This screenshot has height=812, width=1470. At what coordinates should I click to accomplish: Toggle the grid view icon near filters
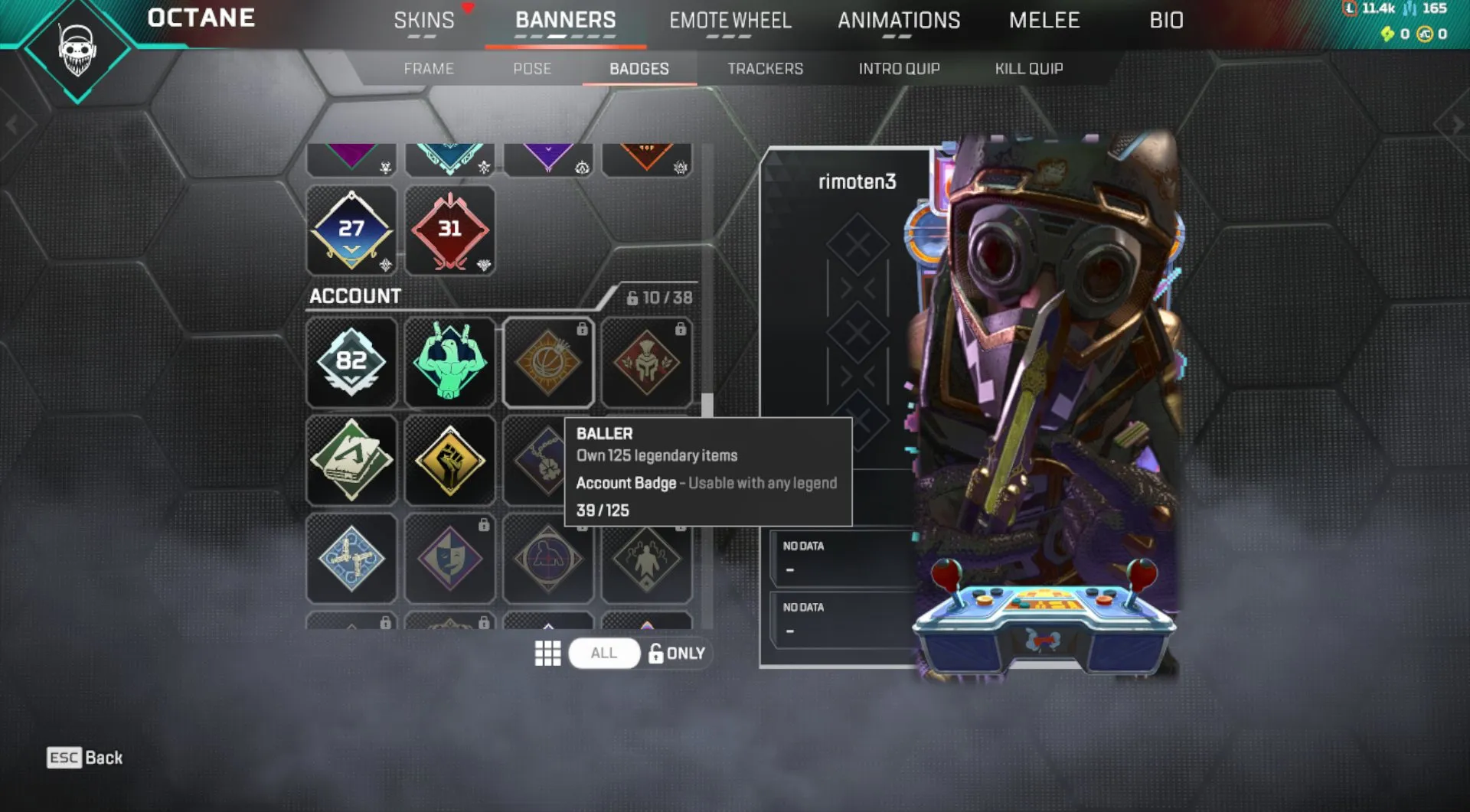click(547, 653)
